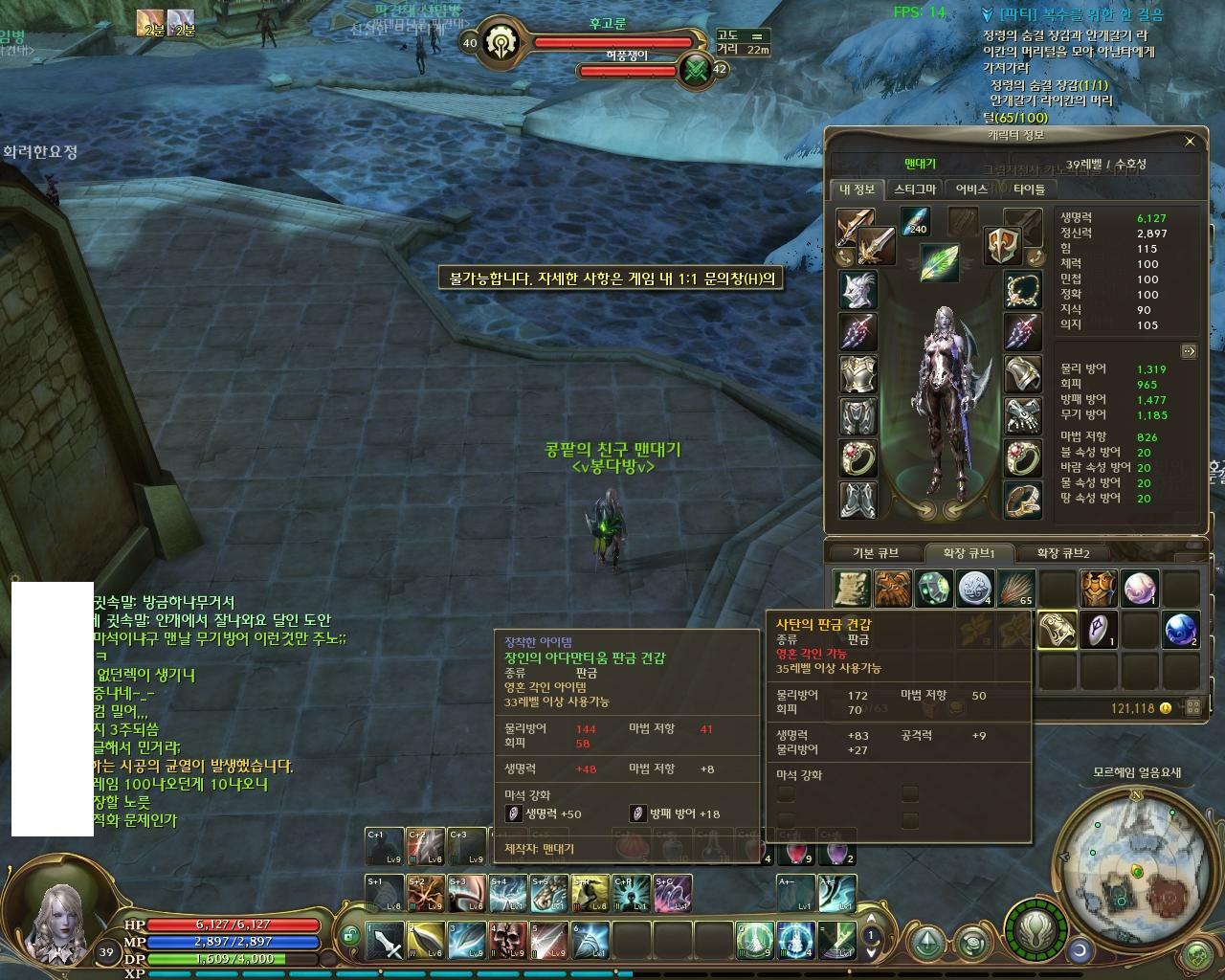
Task: Activate the skull skill in hotbar
Action: click(x=508, y=941)
